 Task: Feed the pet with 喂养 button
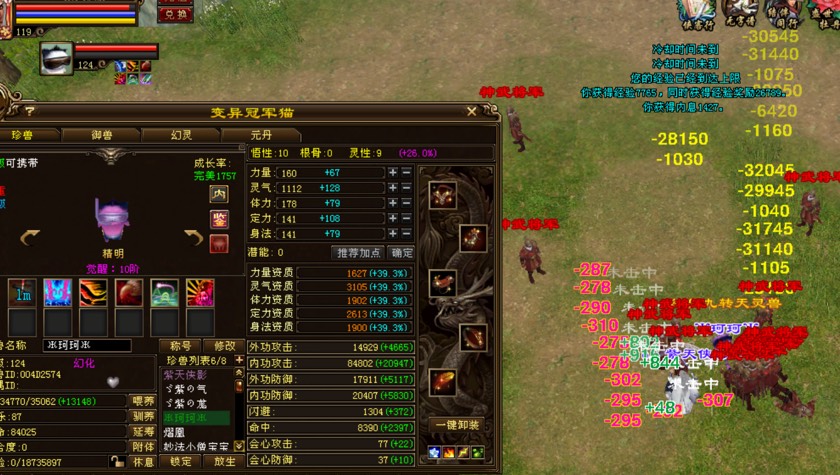coord(144,401)
